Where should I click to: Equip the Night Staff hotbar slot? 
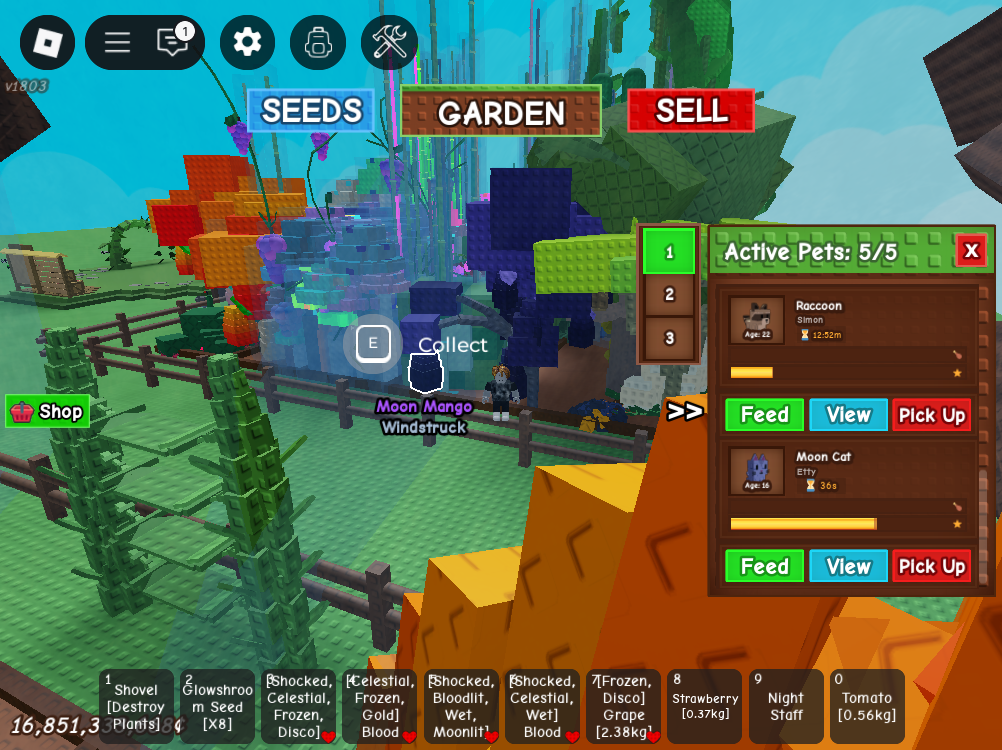(x=786, y=706)
